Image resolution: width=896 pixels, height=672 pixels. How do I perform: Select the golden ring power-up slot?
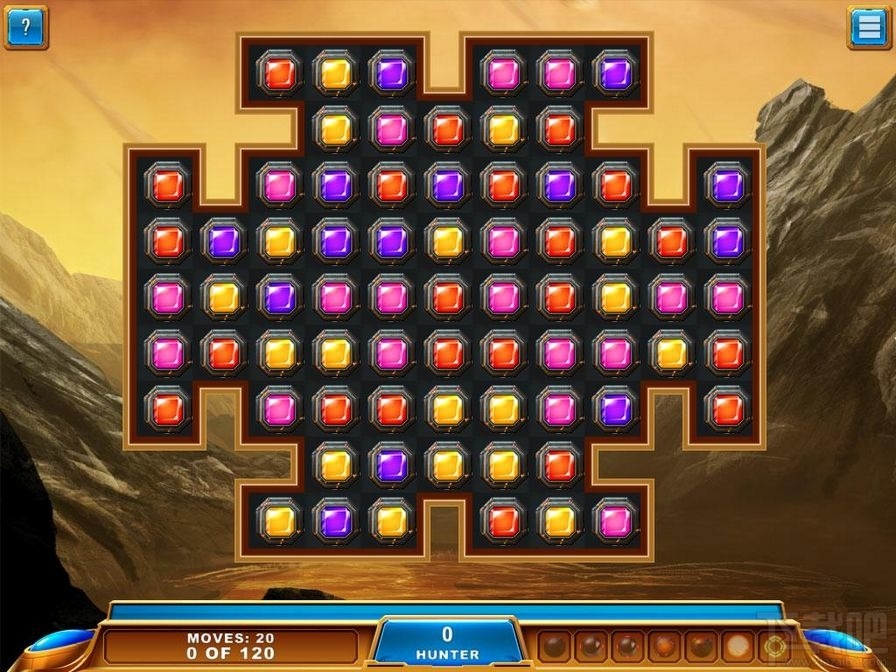tap(772, 644)
